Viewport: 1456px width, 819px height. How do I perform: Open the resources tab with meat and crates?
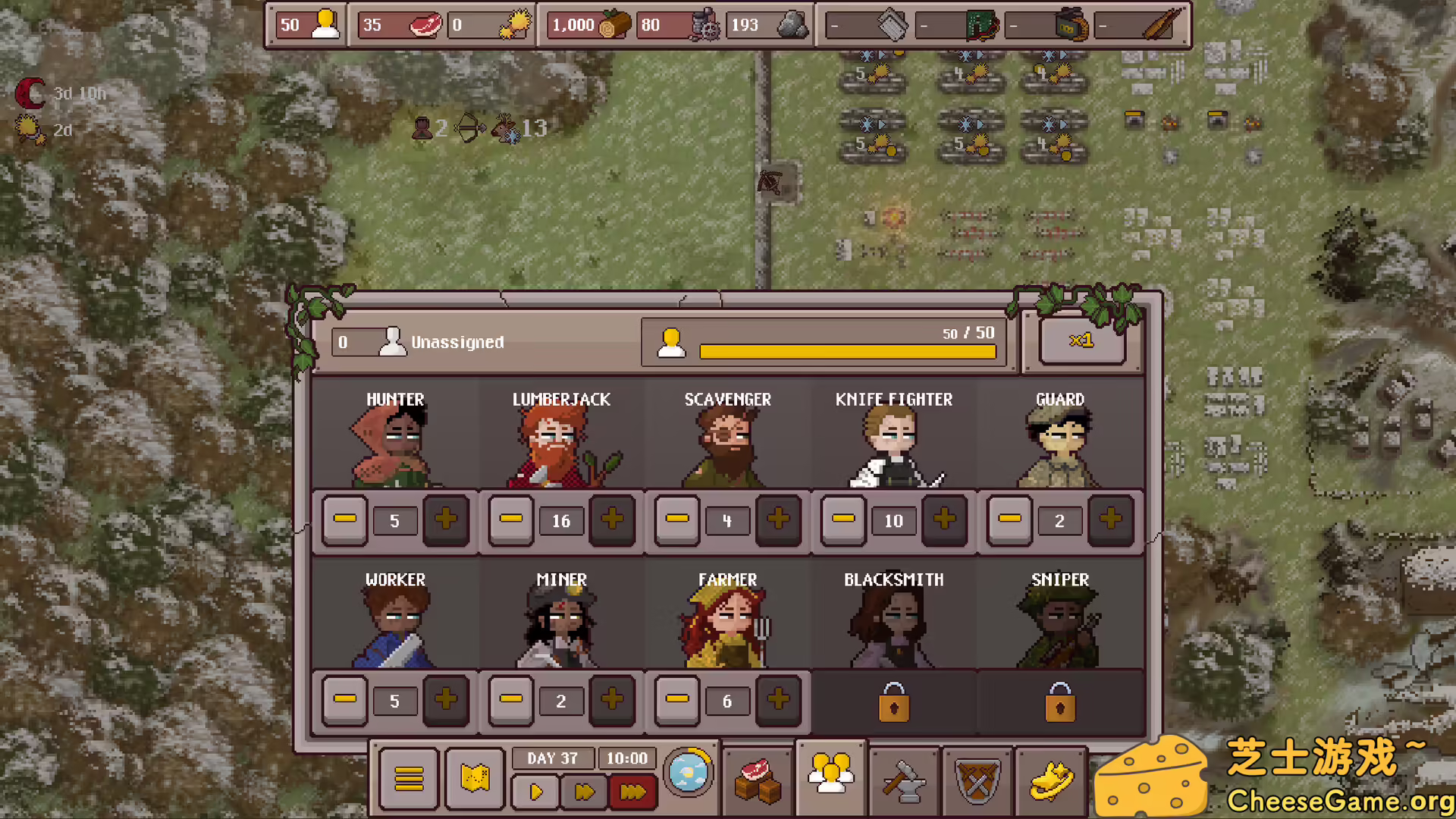tap(758, 780)
